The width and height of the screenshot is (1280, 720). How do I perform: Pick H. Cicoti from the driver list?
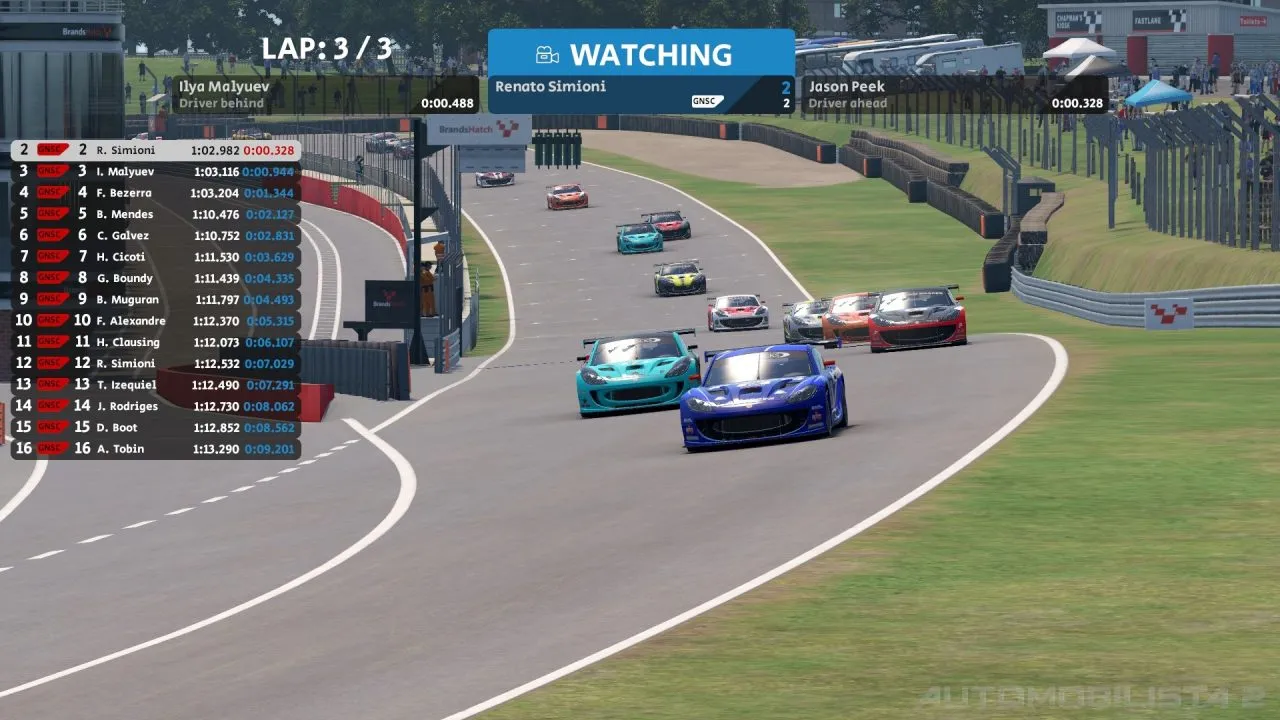tap(155, 257)
